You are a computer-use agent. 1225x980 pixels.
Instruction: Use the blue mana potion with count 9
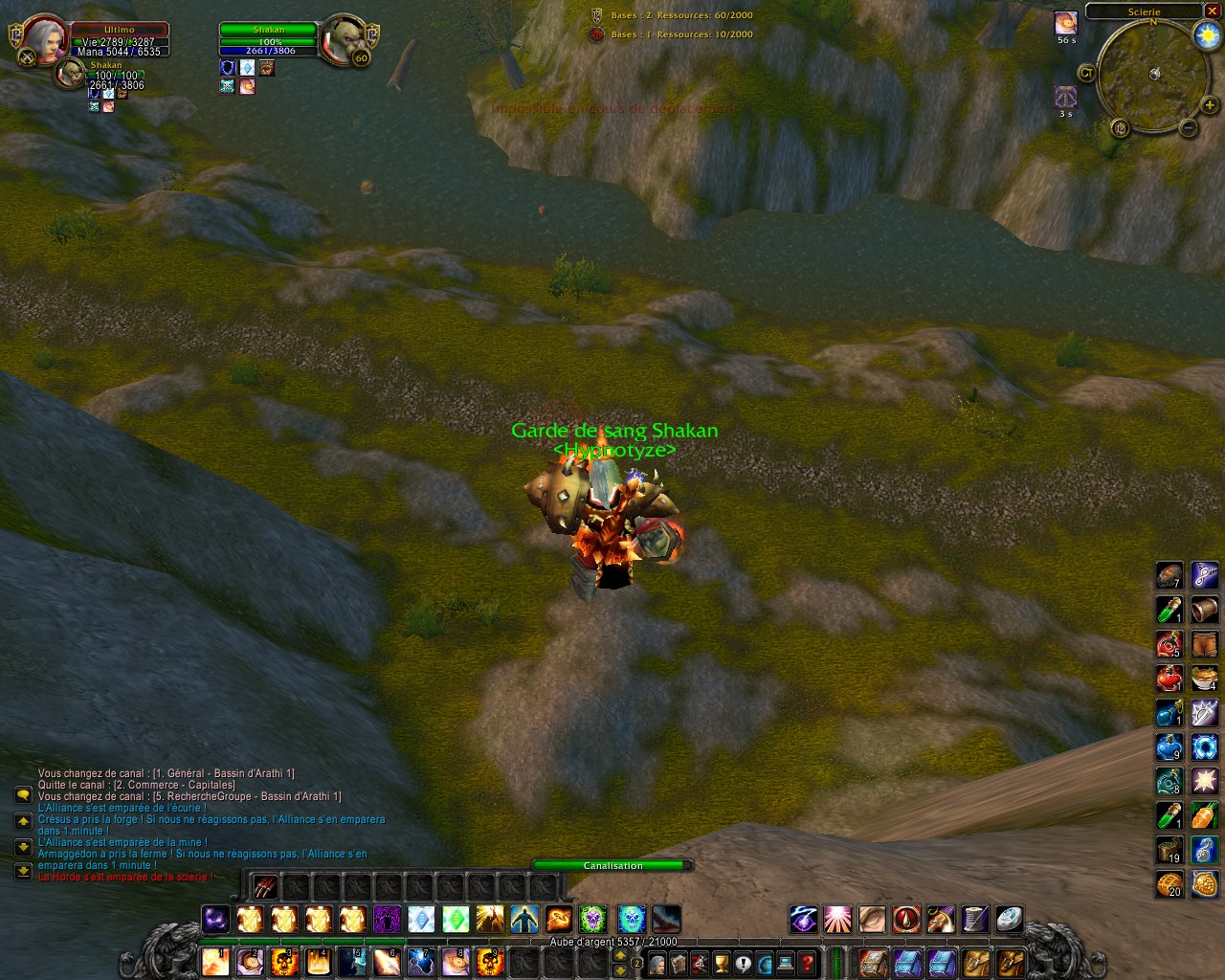pos(1169,747)
